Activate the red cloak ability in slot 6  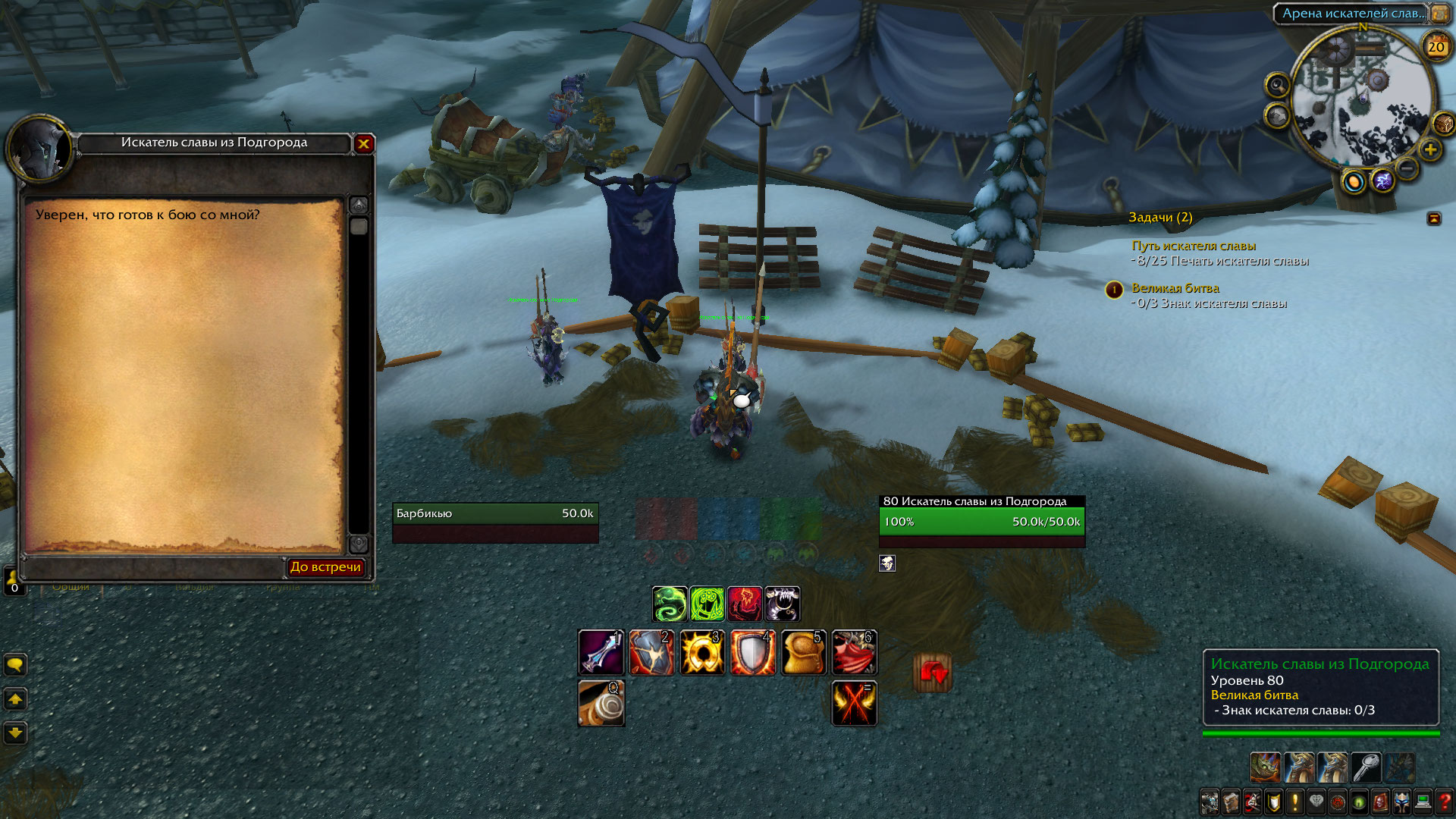coord(854,652)
